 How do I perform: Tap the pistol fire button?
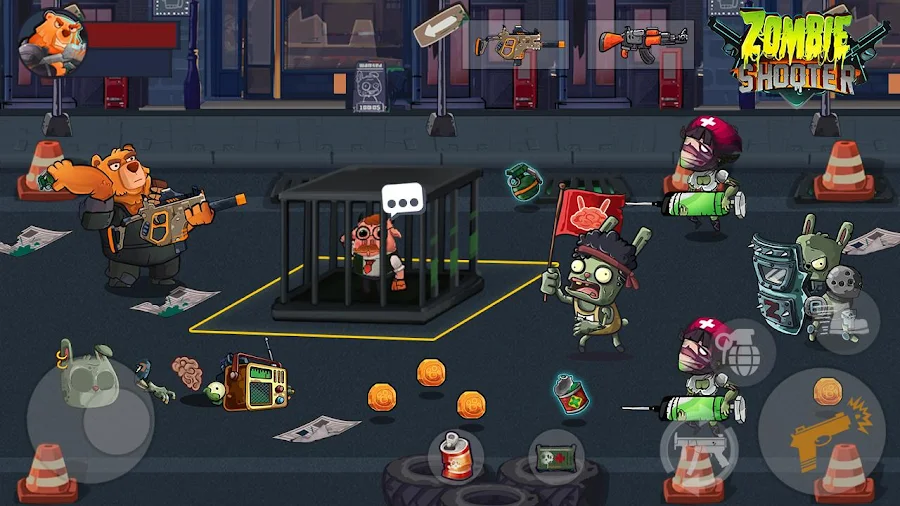point(820,432)
